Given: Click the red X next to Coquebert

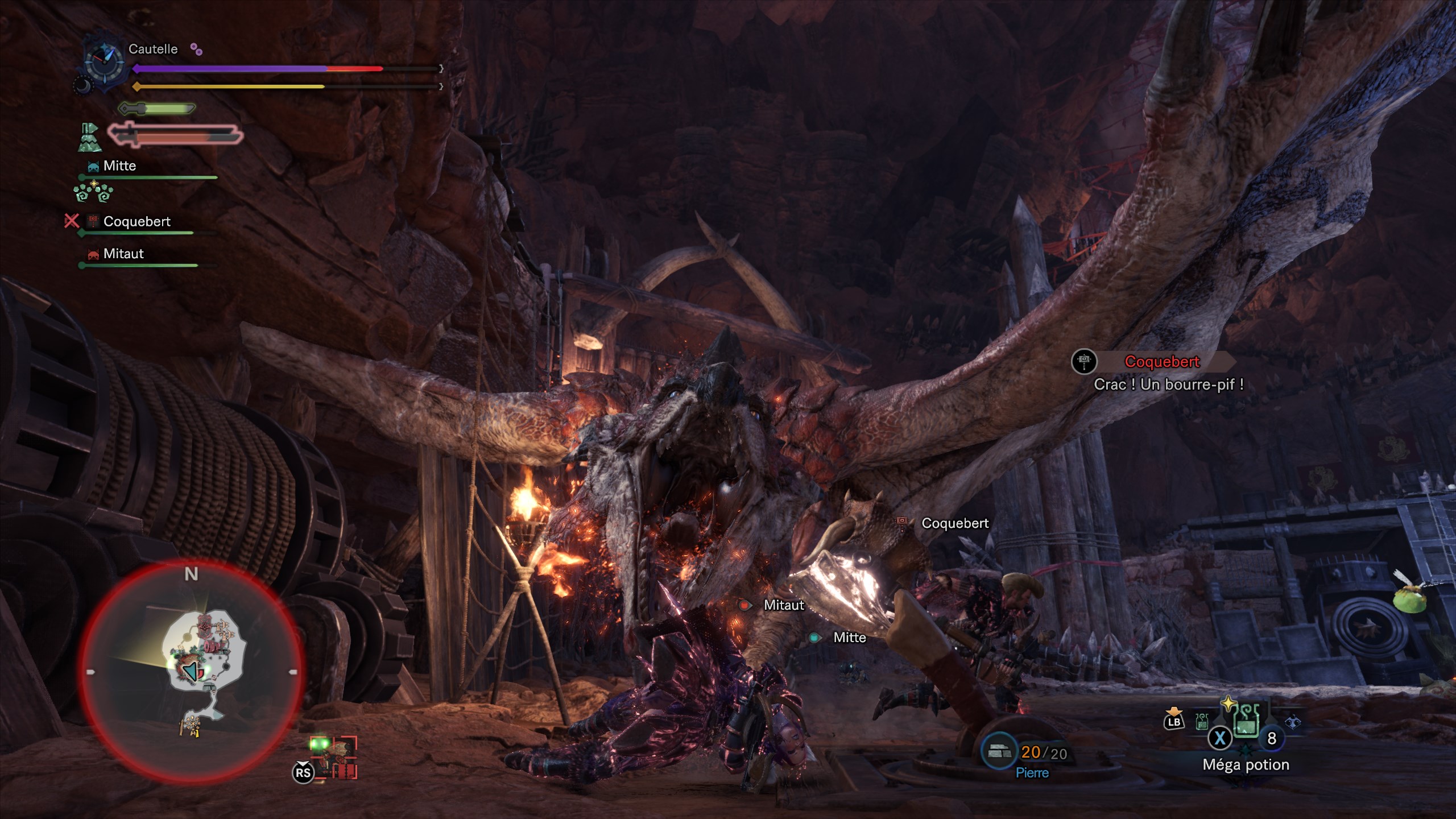Looking at the screenshot, I should coord(72,221).
